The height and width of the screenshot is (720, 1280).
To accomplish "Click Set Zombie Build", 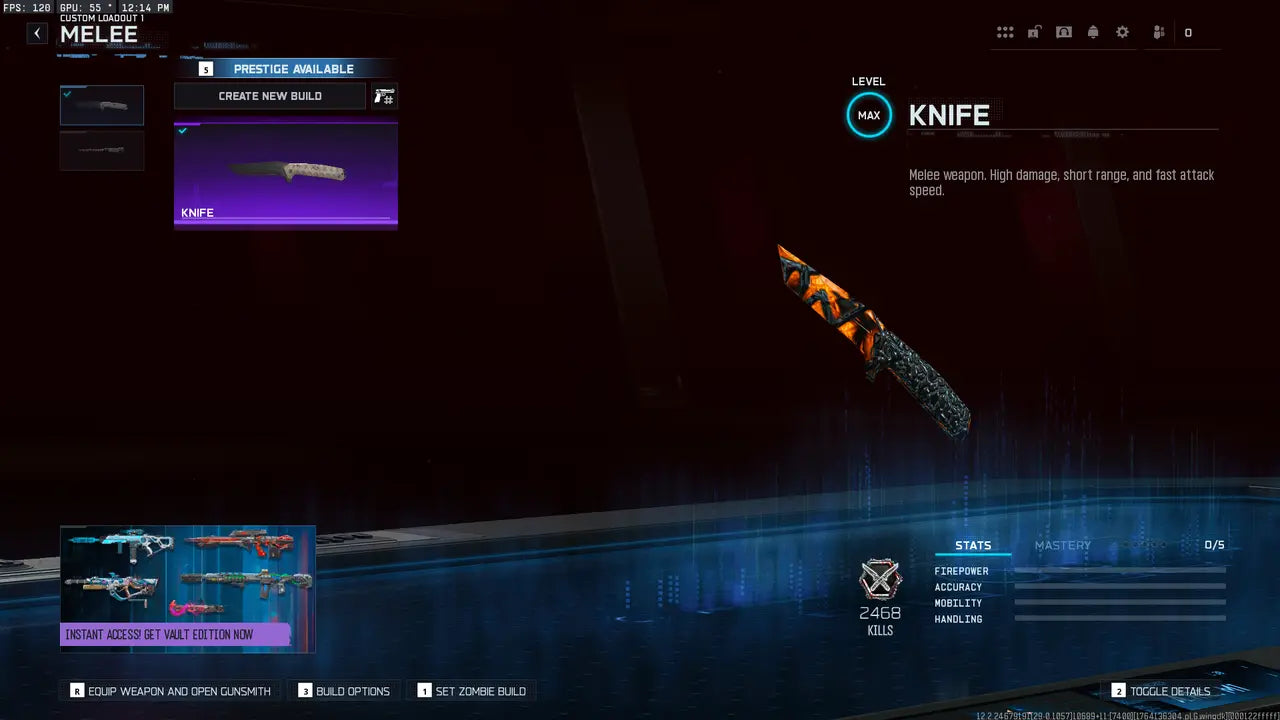I will pyautogui.click(x=473, y=690).
